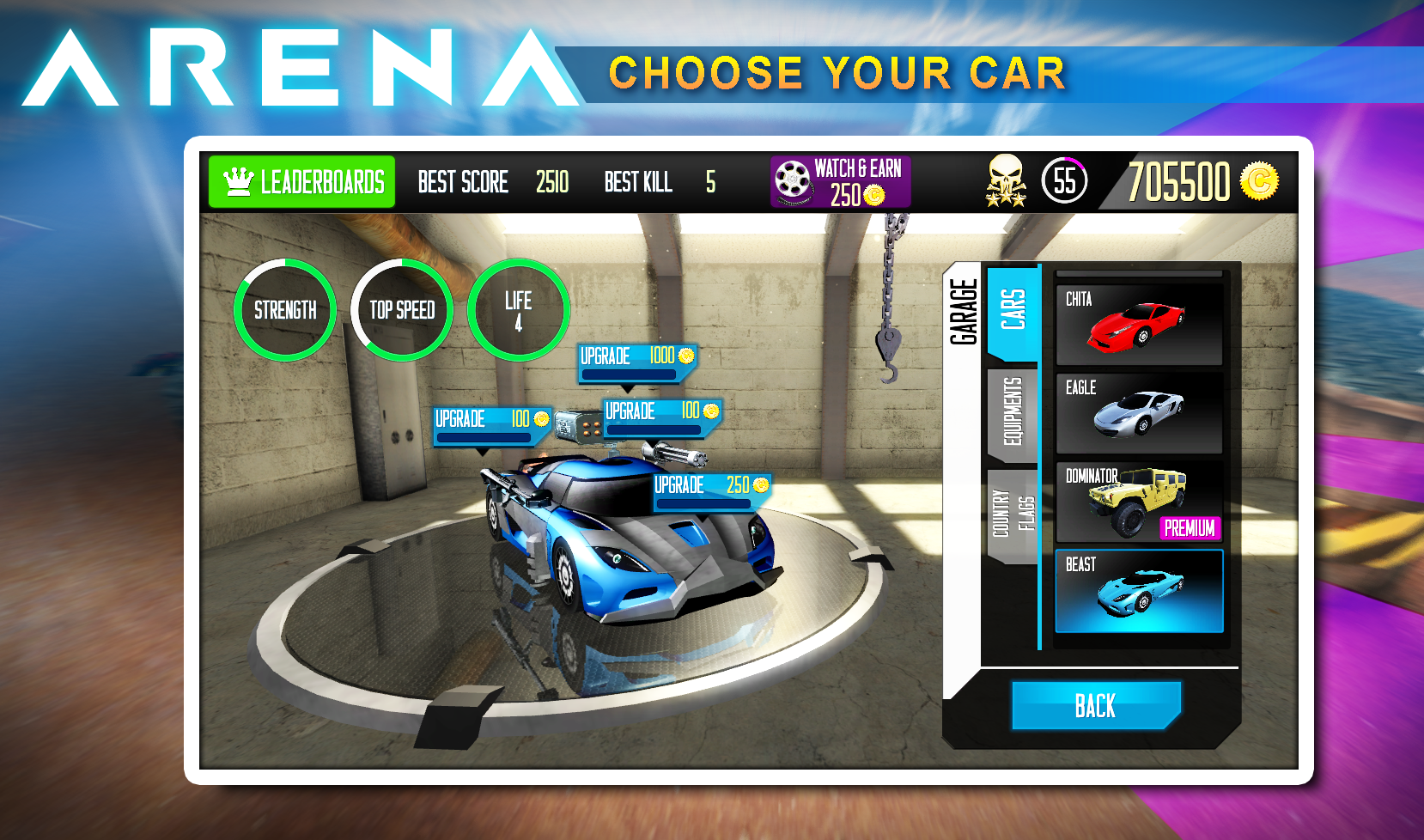Select the premium Dominator vehicle
The height and width of the screenshot is (840, 1424).
[1139, 500]
